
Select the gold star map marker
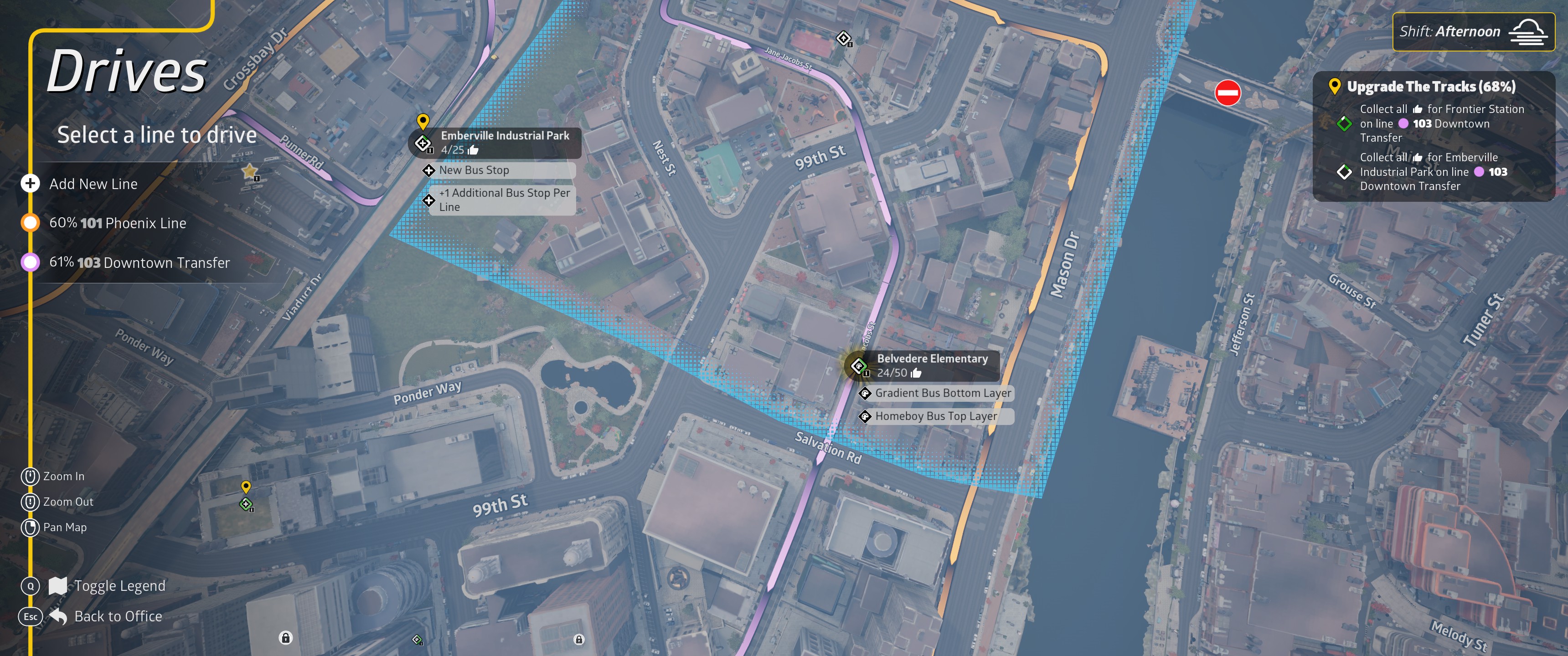[250, 172]
